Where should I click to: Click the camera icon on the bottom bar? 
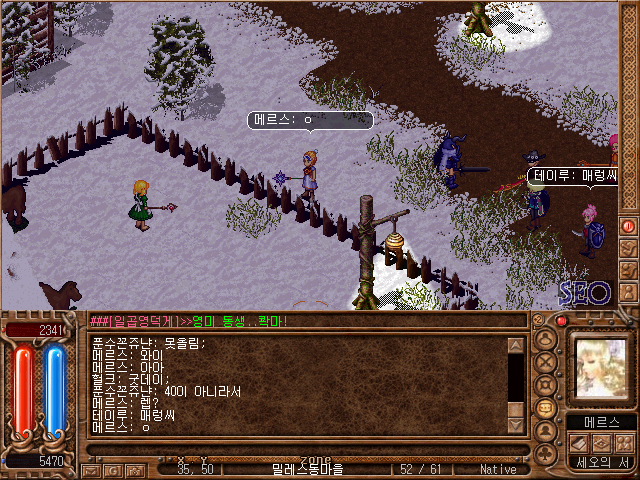point(135,469)
